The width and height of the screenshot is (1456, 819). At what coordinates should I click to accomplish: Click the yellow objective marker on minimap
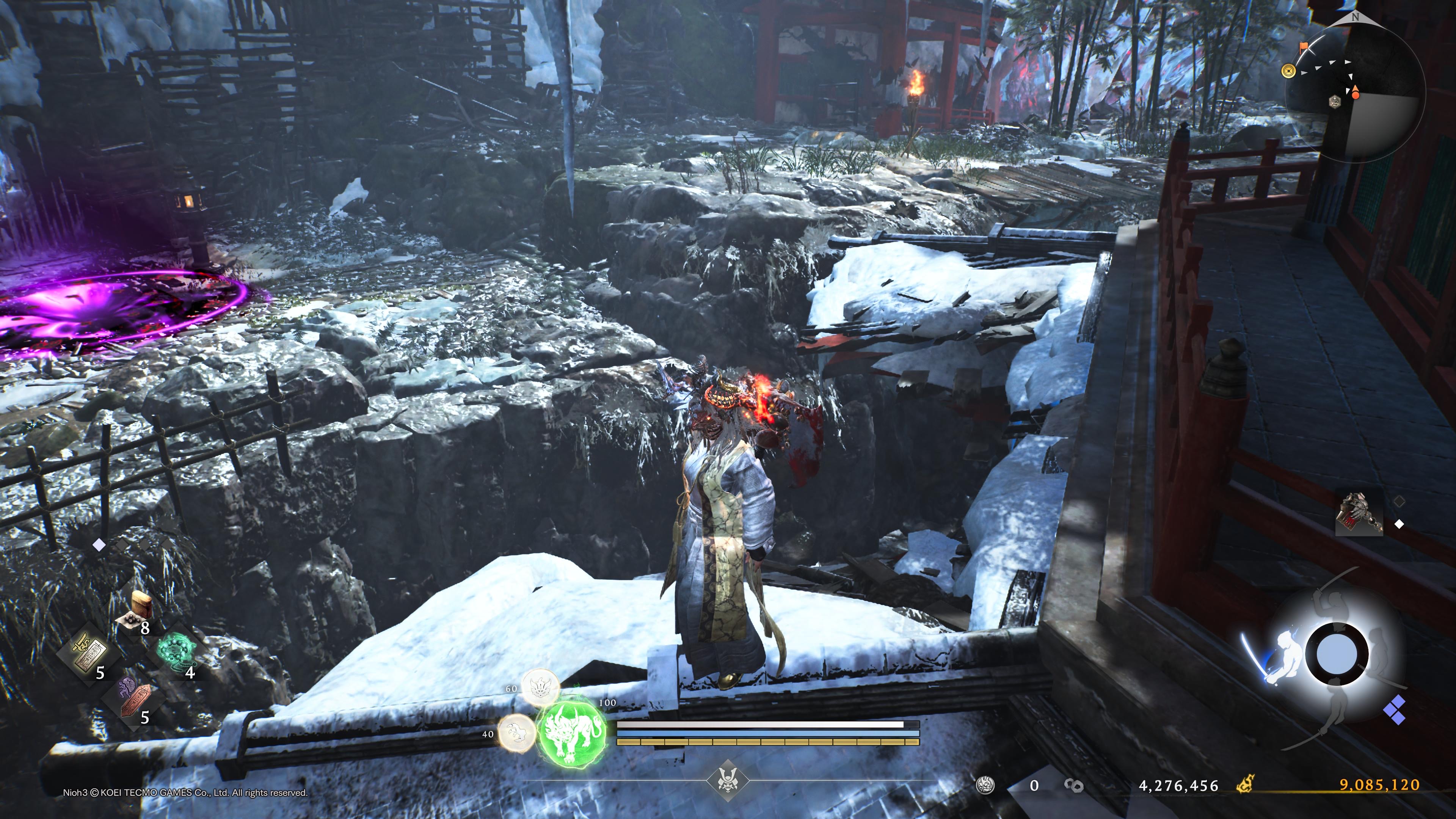(1289, 71)
